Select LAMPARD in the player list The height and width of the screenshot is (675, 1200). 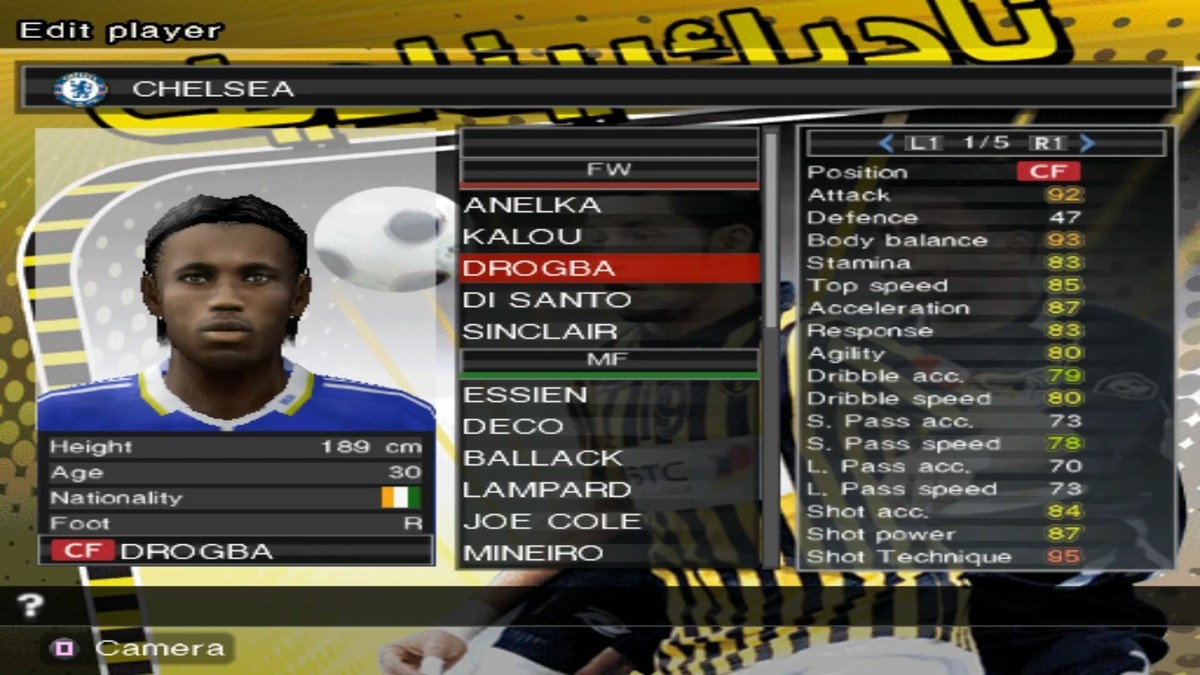tap(547, 489)
